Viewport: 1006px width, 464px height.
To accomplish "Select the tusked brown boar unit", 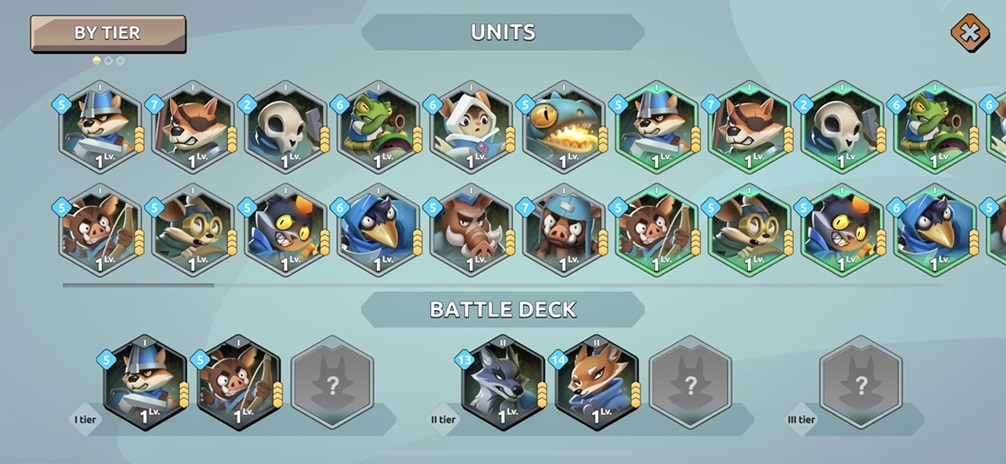I will tap(471, 231).
